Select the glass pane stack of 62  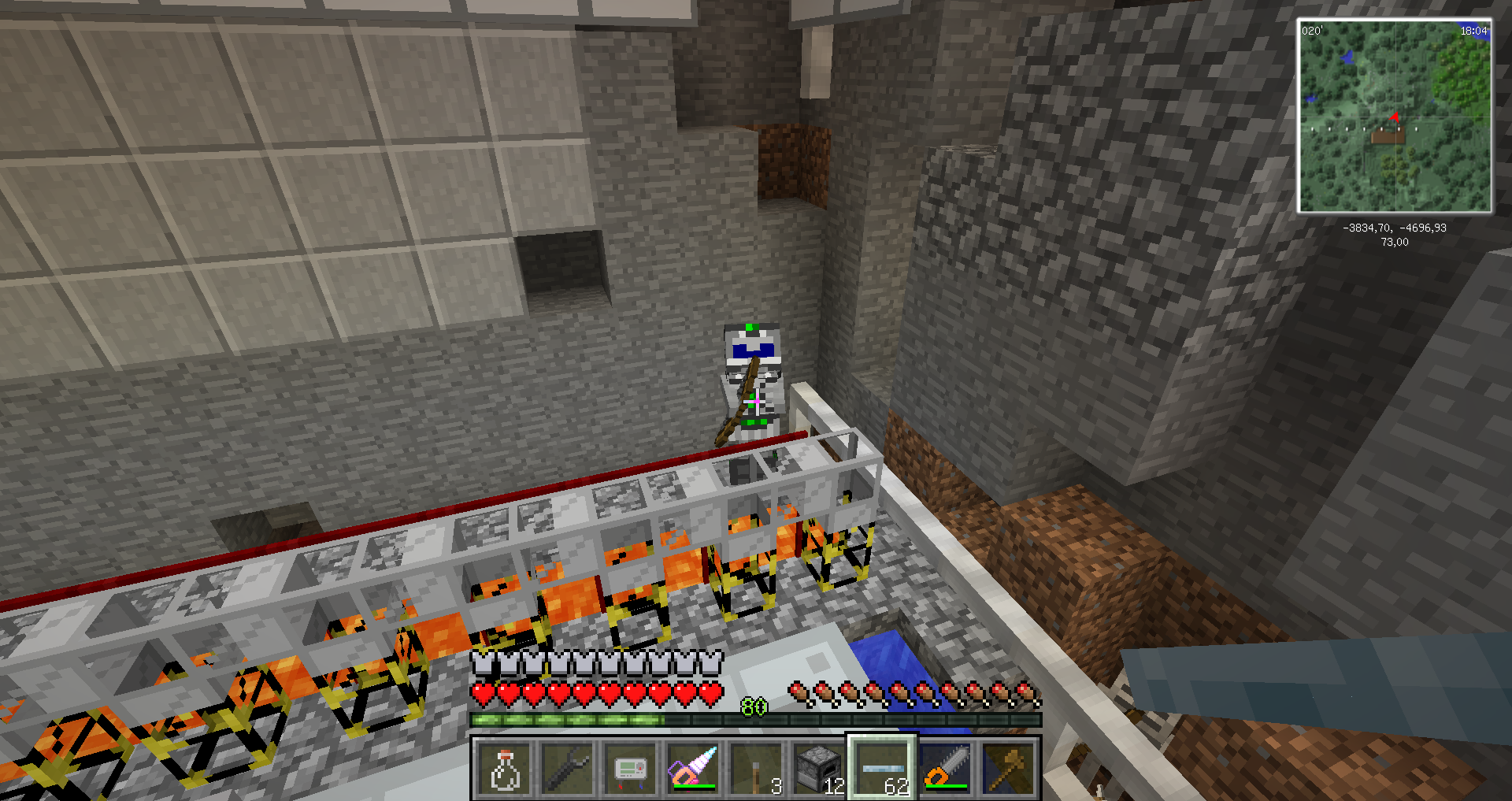pyautogui.click(x=882, y=769)
